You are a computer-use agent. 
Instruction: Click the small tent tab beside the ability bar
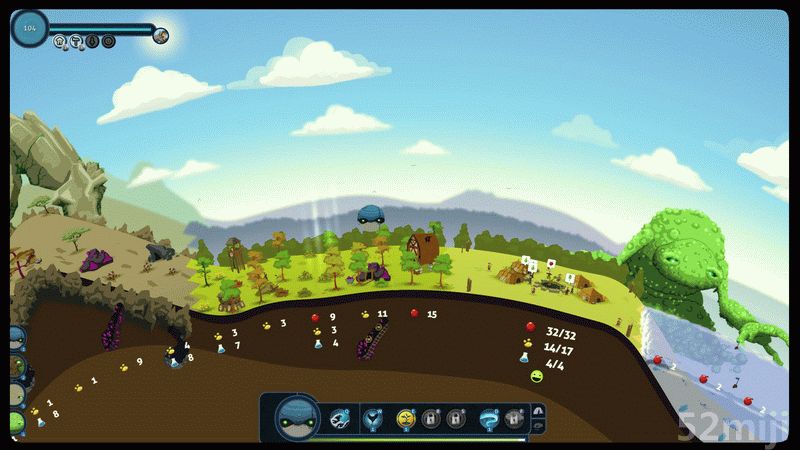[538, 410]
